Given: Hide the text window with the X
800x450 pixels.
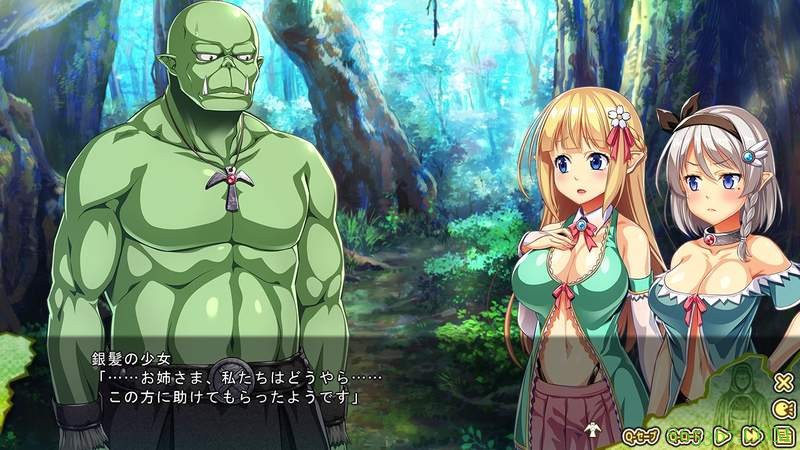Looking at the screenshot, I should 782,381.
